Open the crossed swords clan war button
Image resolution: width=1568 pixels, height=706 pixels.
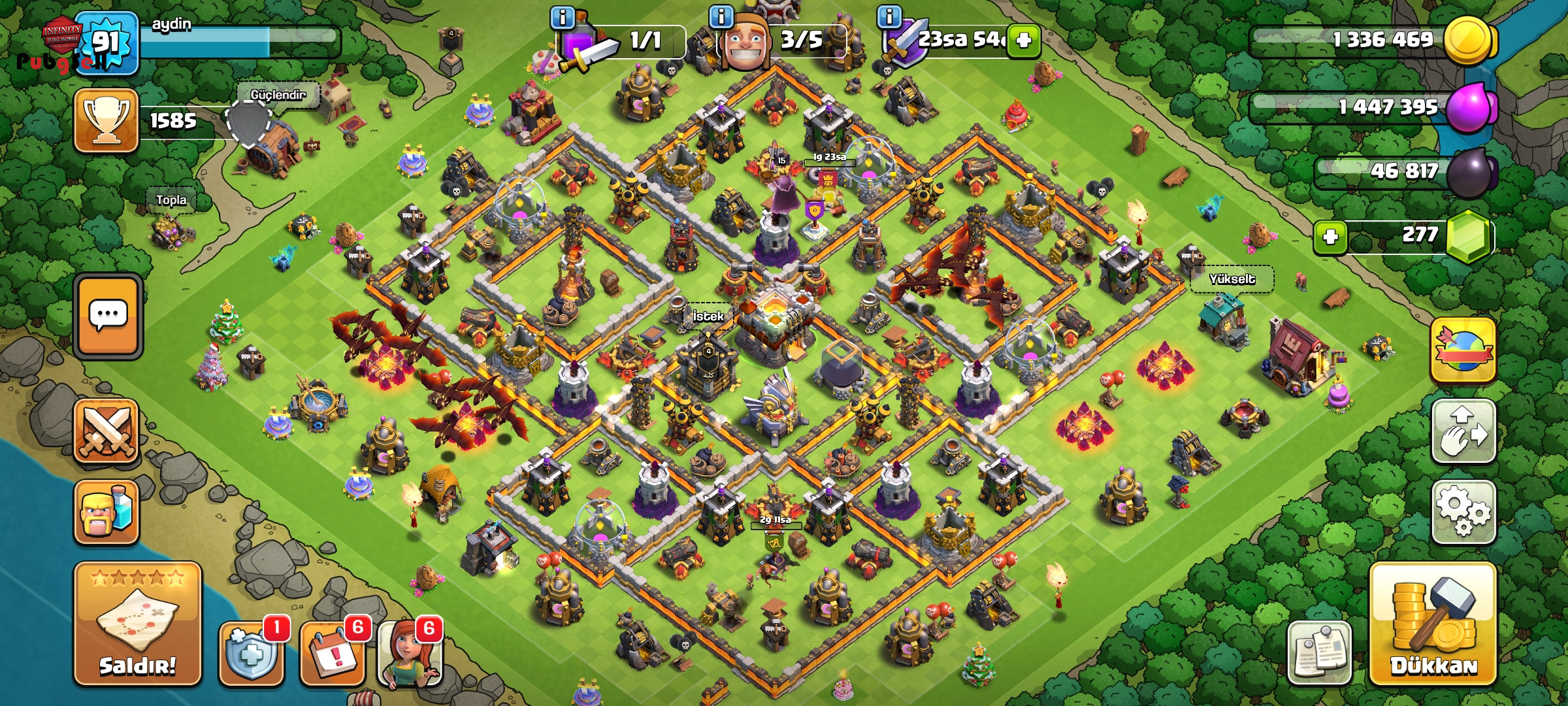coord(106,431)
